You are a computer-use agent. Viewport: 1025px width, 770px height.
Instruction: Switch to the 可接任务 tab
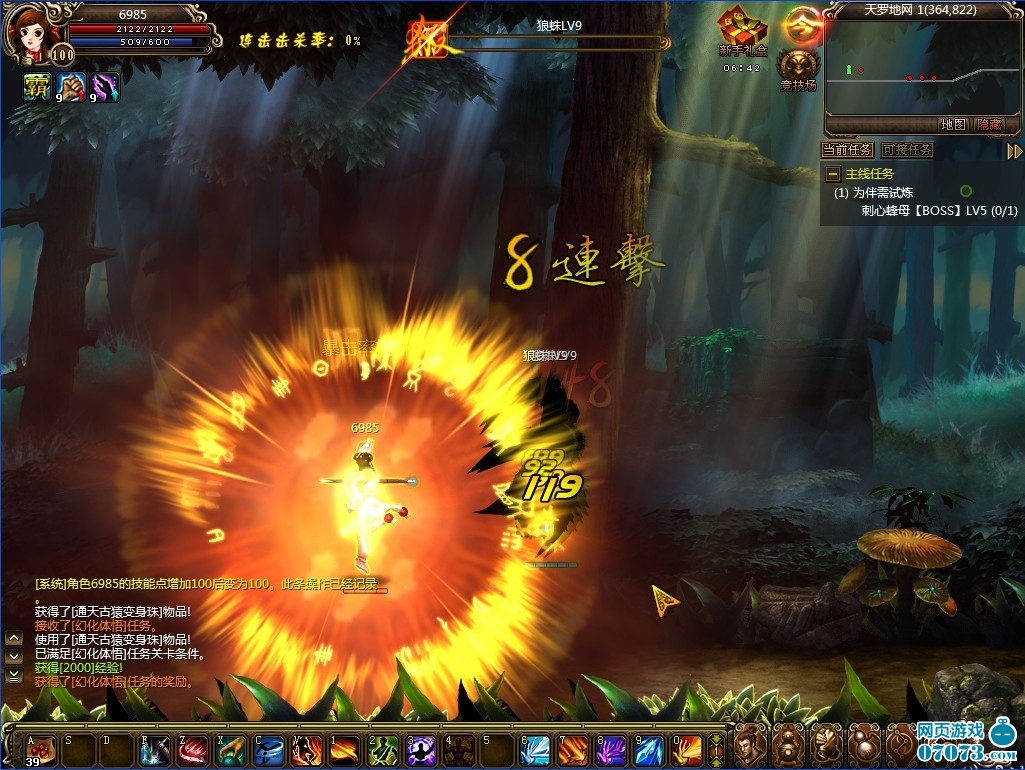click(x=907, y=150)
